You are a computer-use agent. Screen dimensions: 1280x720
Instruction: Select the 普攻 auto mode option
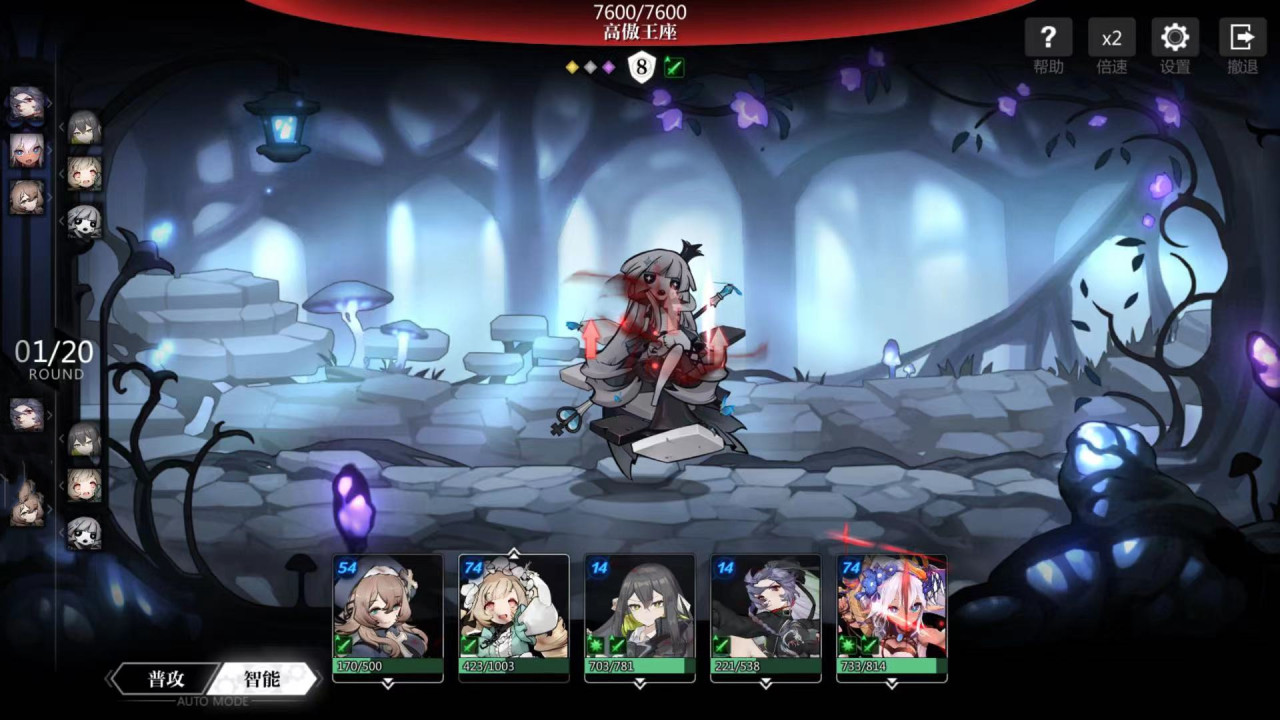[x=166, y=680]
